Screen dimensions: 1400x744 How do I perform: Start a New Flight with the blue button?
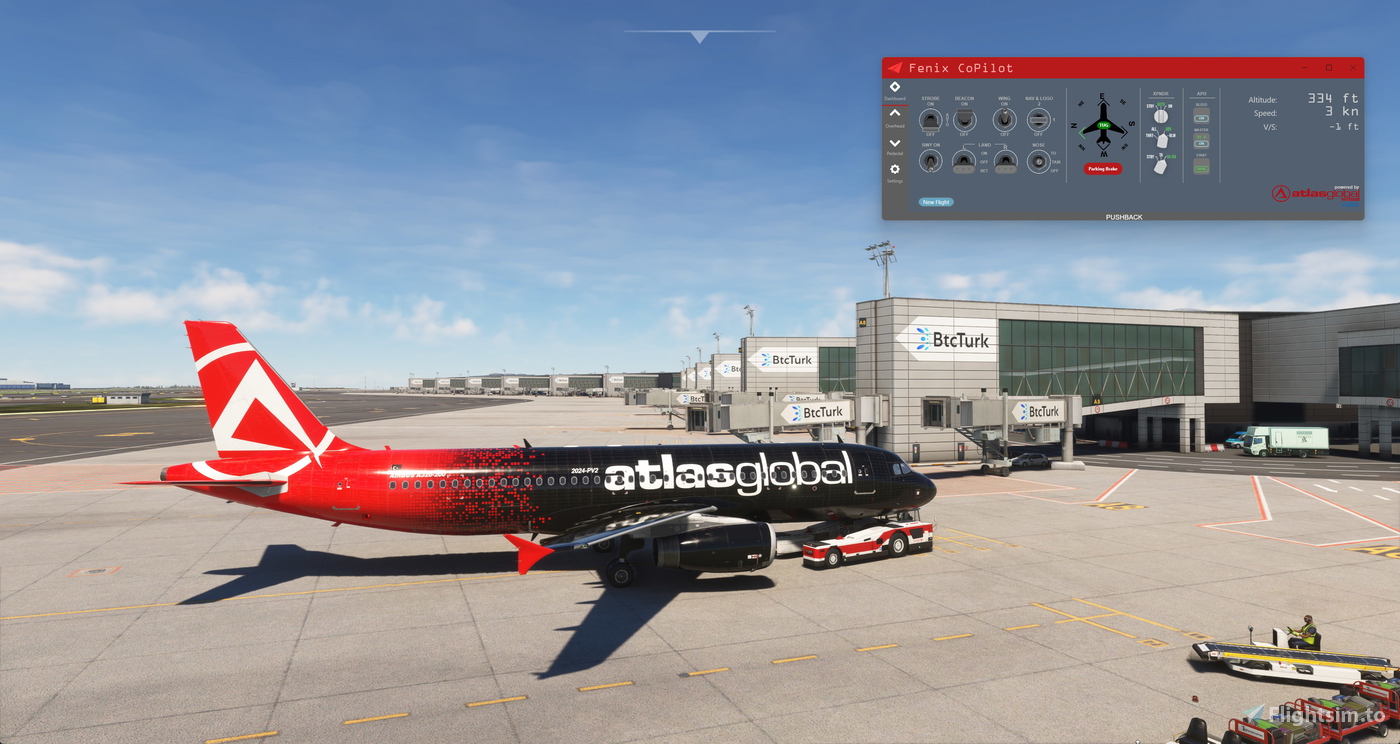coord(936,202)
